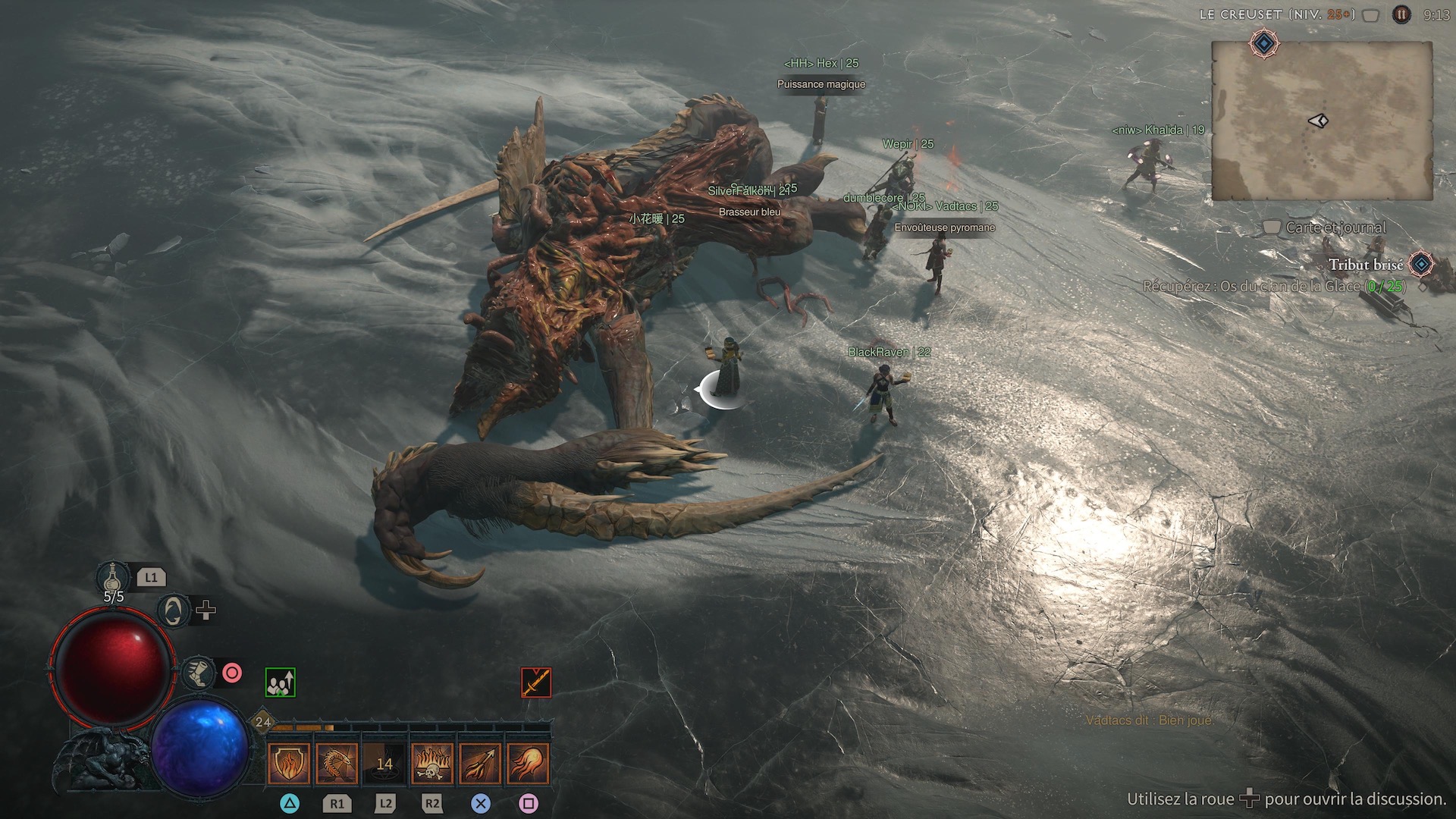This screenshot has height=819, width=1456.
Task: Activate the Flame Shield skill
Action: 289,763
